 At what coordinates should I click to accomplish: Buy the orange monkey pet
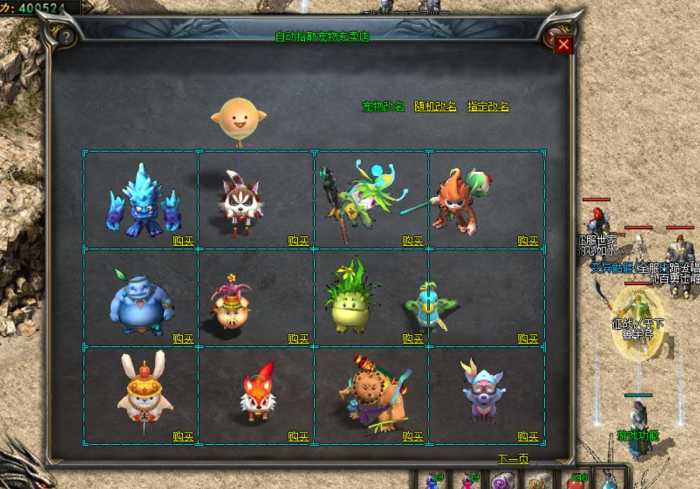[528, 240]
